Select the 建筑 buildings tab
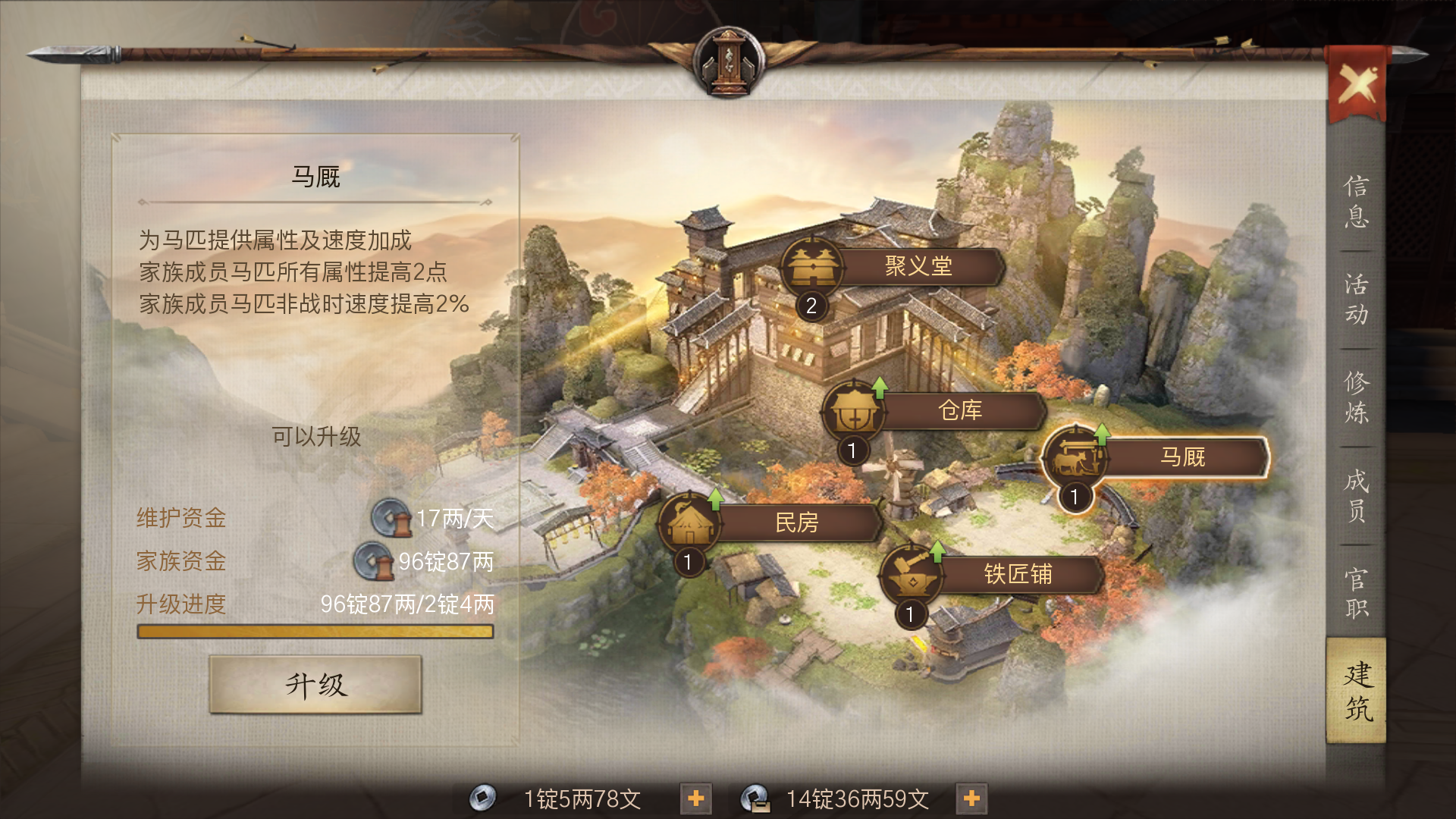The image size is (1456, 819). coord(1357,691)
